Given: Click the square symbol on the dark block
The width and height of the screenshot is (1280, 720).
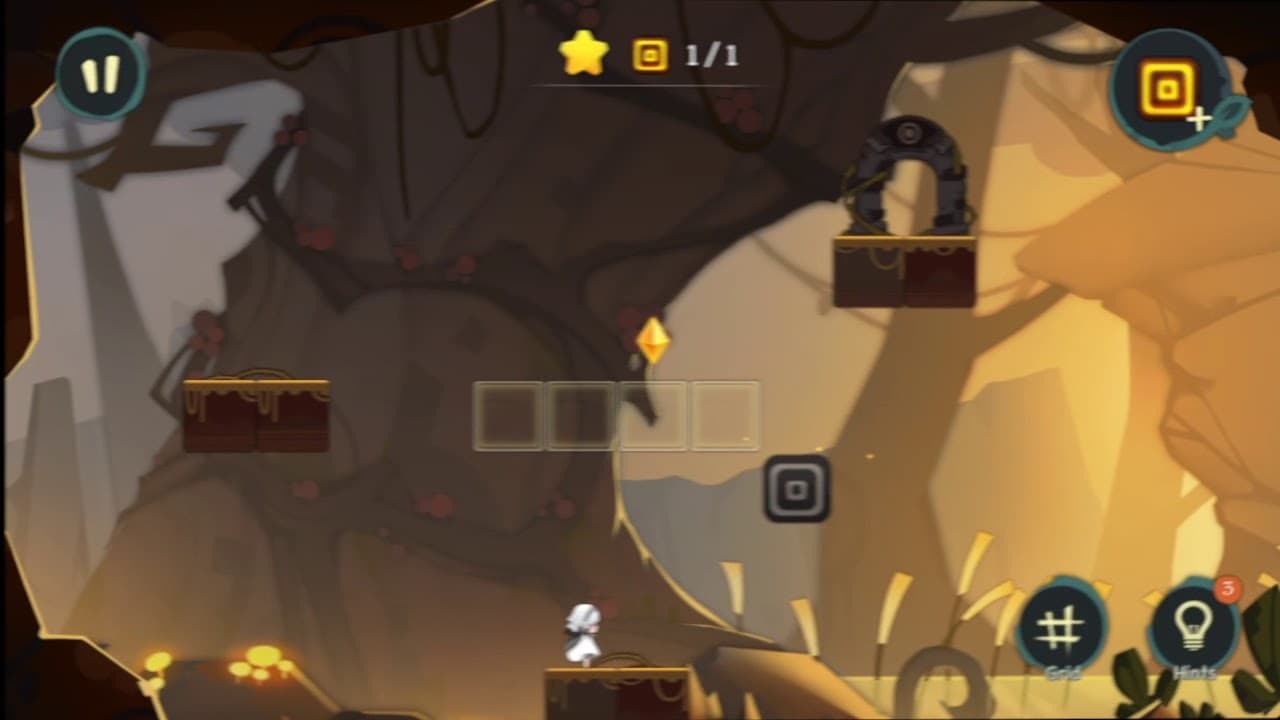Looking at the screenshot, I should 795,489.
